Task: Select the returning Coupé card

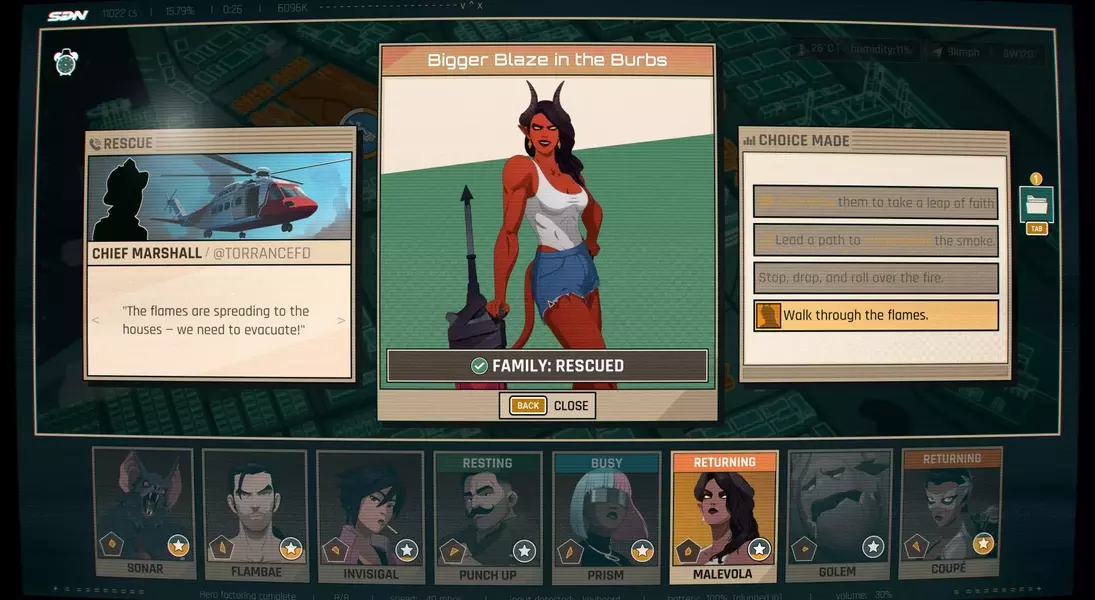Action: [x=949, y=514]
